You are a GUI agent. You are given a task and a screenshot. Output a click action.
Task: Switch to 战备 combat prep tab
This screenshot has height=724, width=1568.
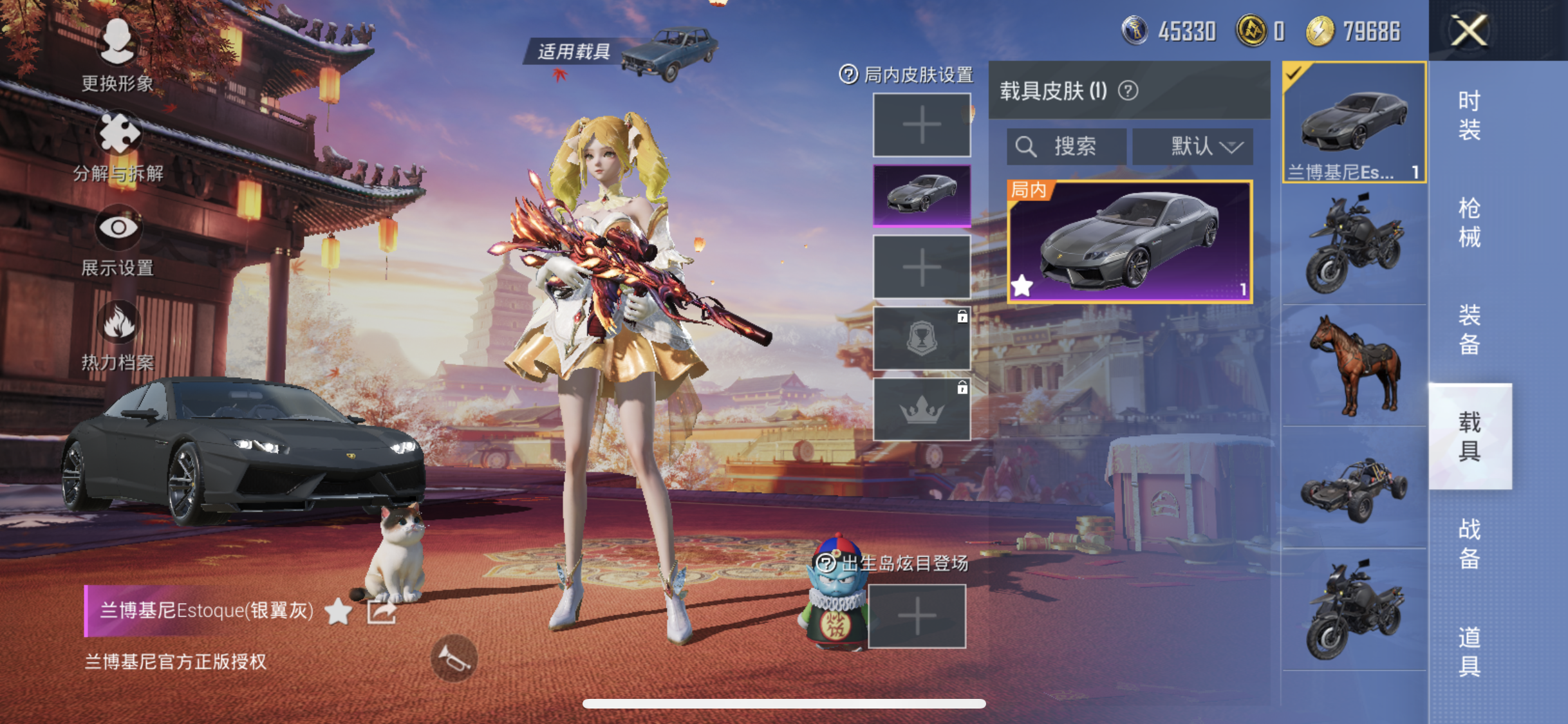1469,543
